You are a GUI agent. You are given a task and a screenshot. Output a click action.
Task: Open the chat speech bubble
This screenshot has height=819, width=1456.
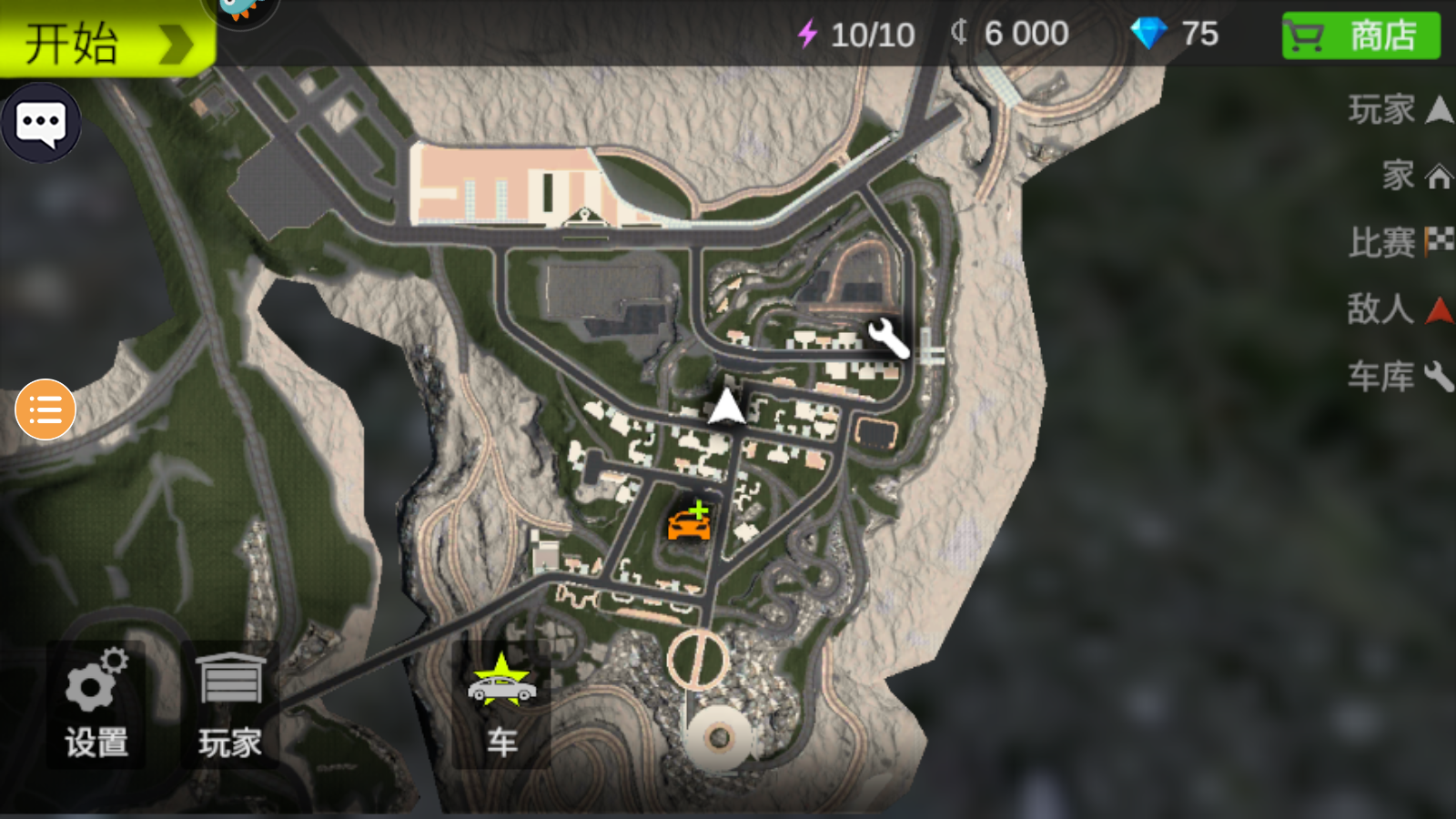(x=41, y=123)
